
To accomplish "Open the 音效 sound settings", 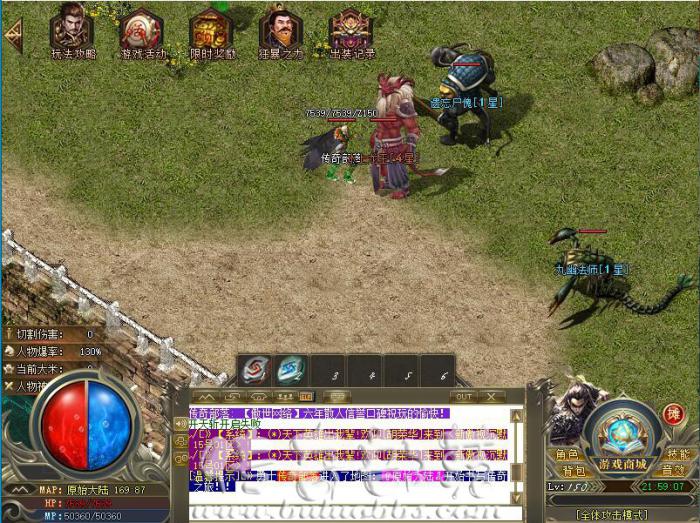I will point(673,470).
